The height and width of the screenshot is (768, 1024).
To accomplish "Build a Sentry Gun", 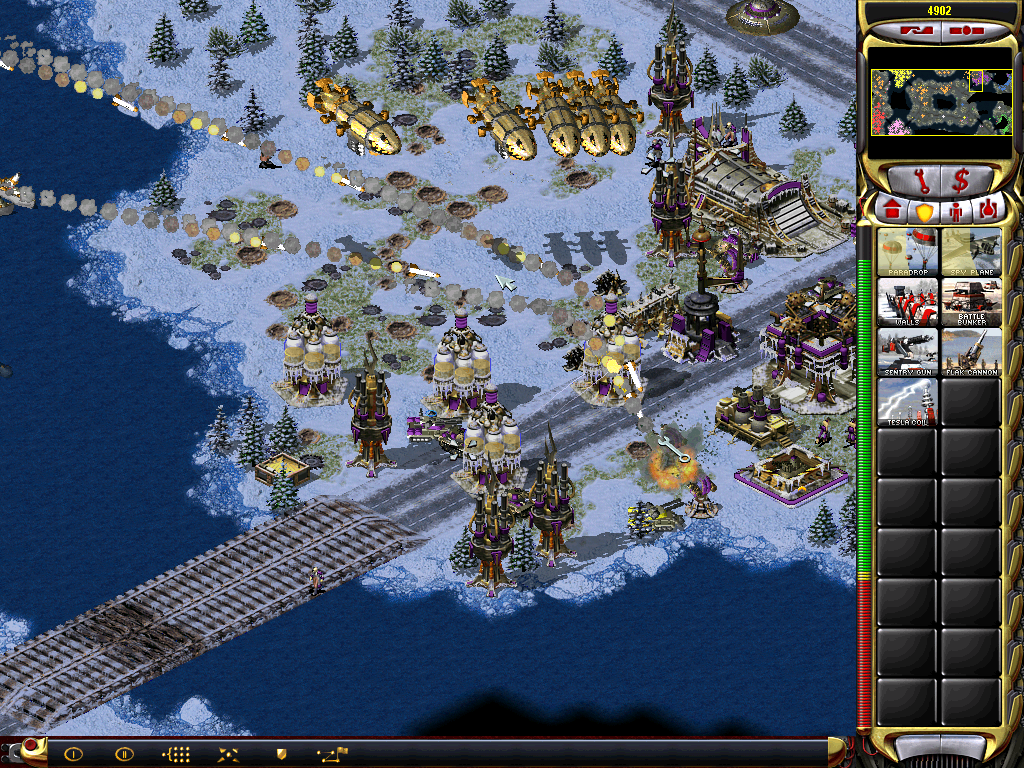I will (908, 352).
